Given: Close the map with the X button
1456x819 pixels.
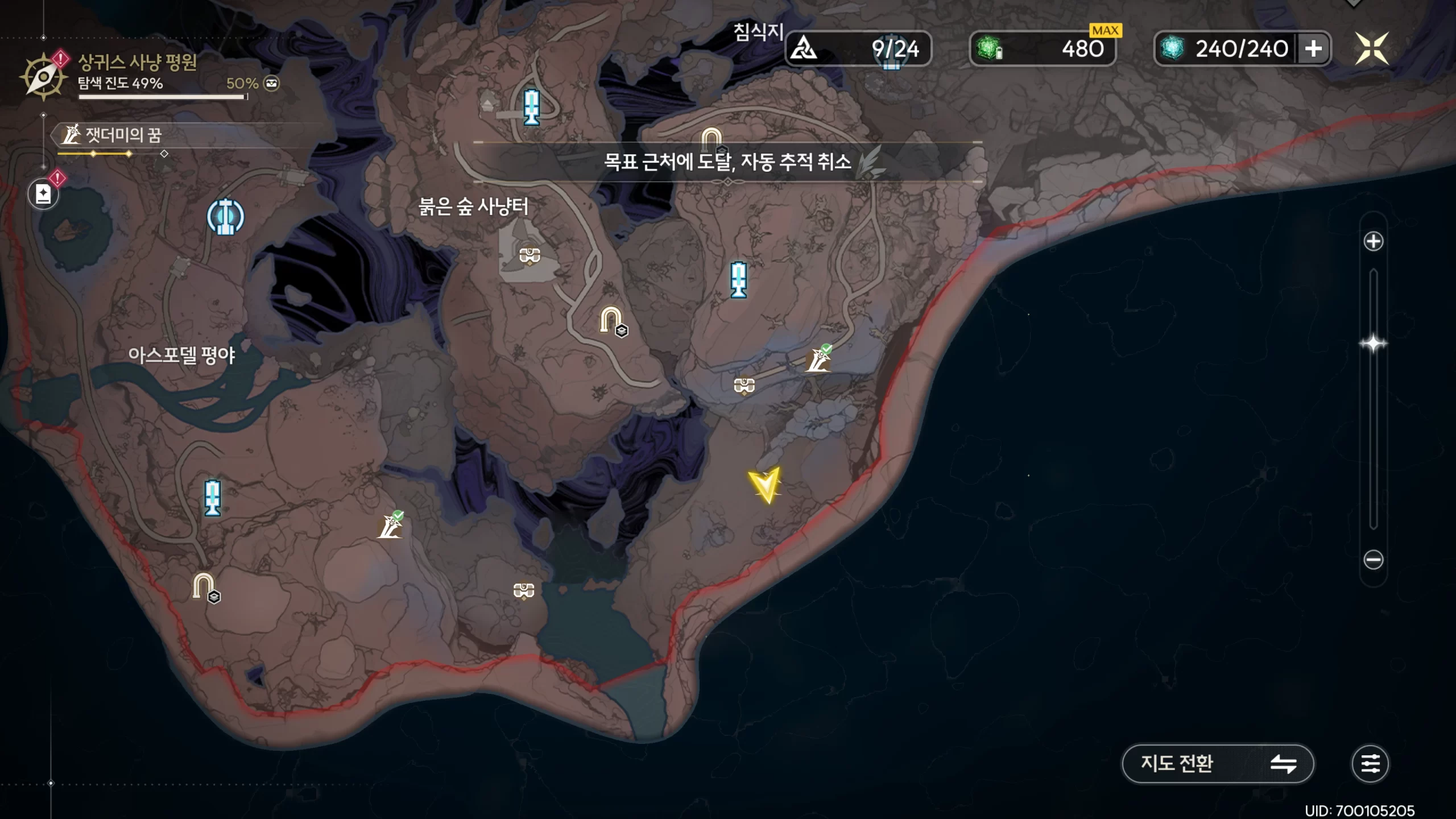Looking at the screenshot, I should click(1371, 48).
